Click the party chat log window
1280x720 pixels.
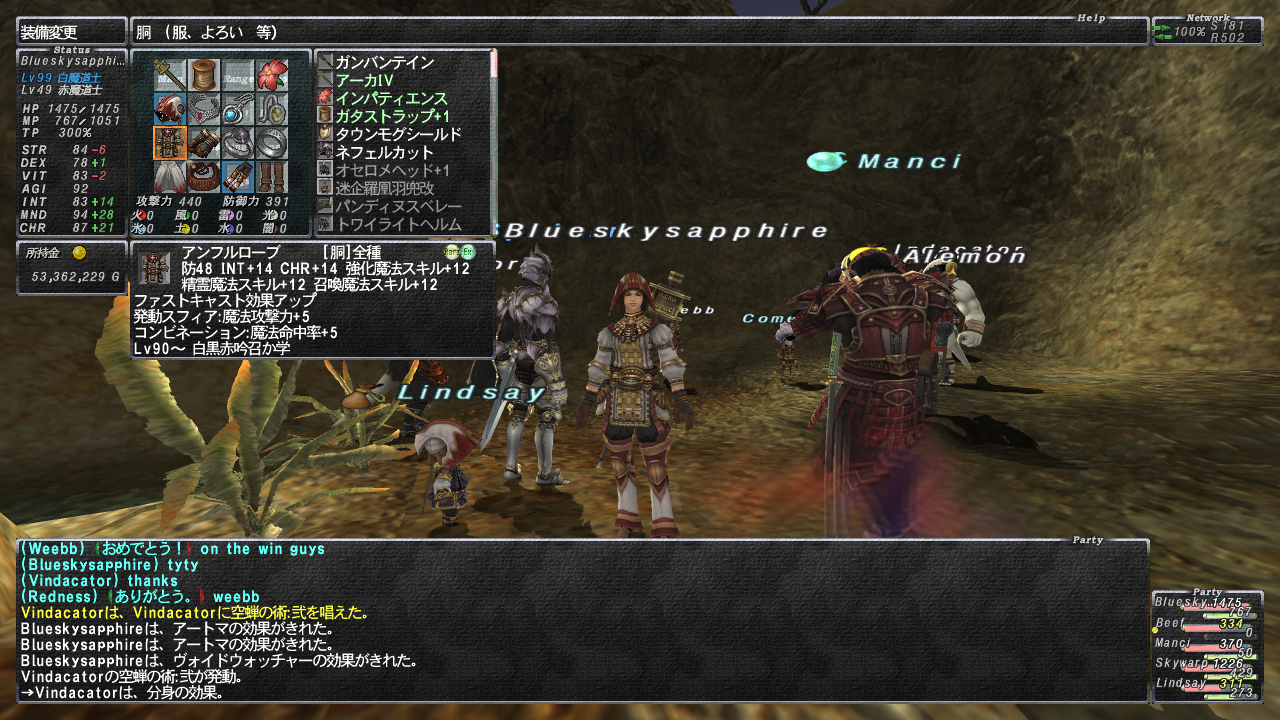click(582, 620)
